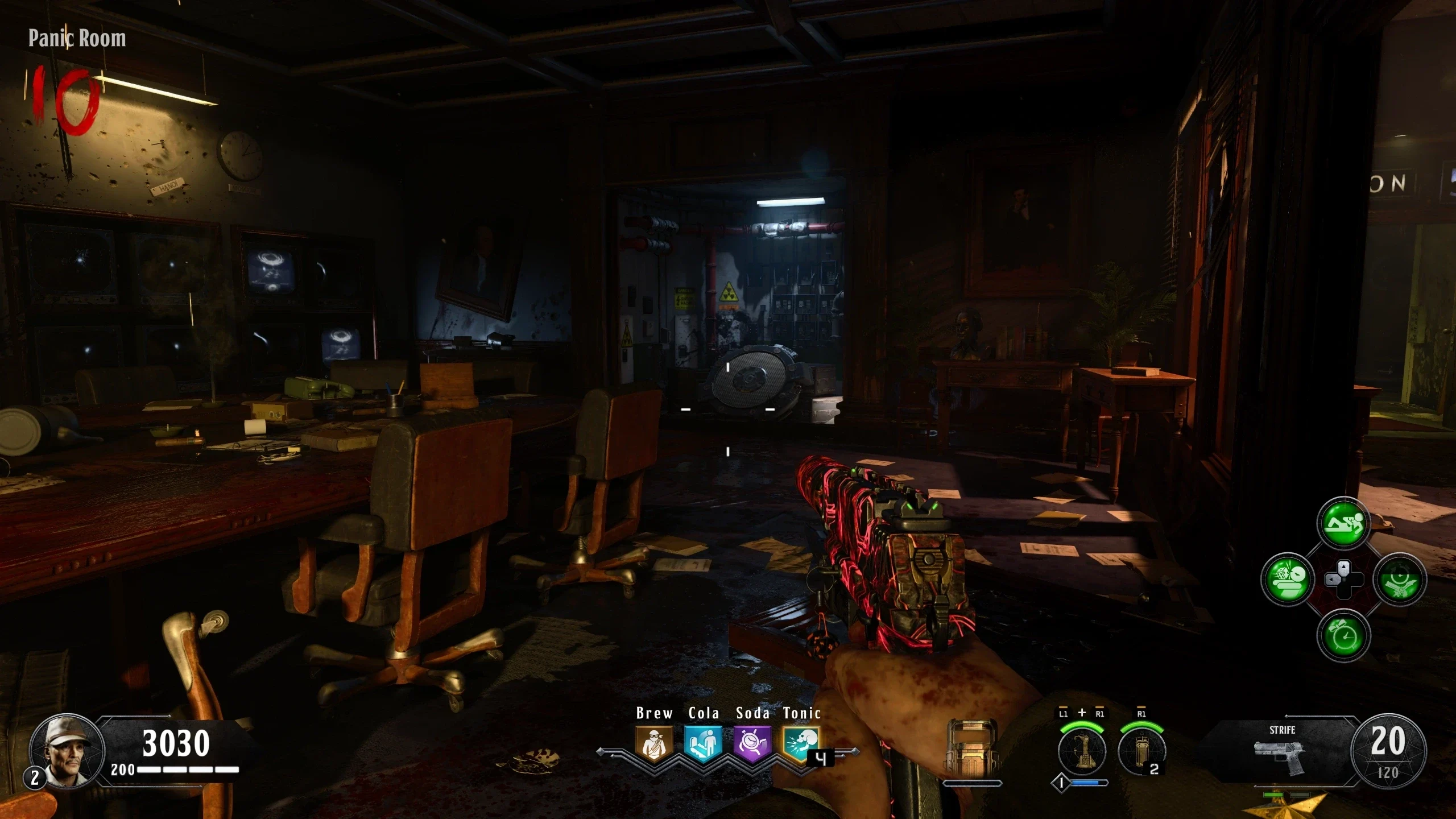Select the Brew perk with the bandit icon
Screen dimensions: 1456x819
[x=654, y=743]
